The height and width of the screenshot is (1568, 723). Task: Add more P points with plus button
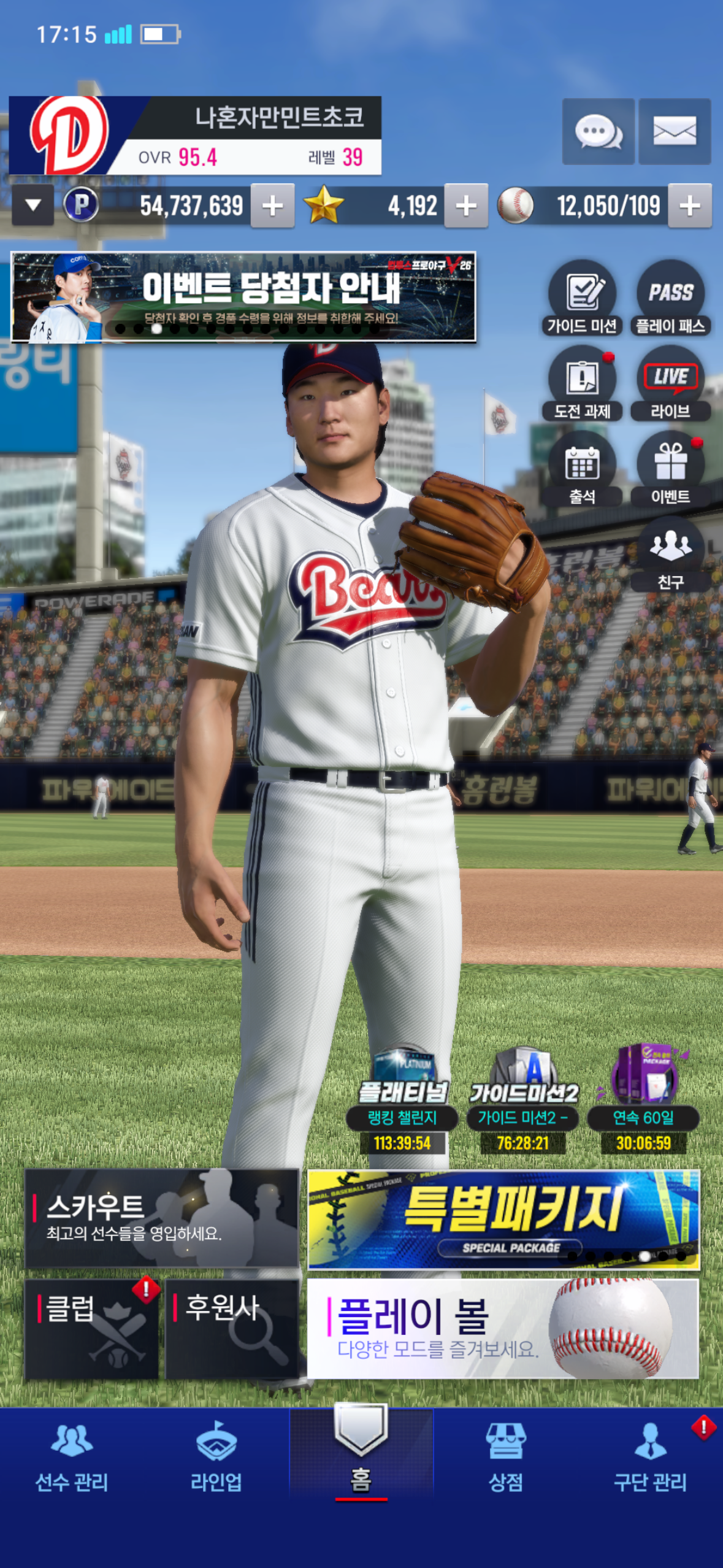(272, 206)
